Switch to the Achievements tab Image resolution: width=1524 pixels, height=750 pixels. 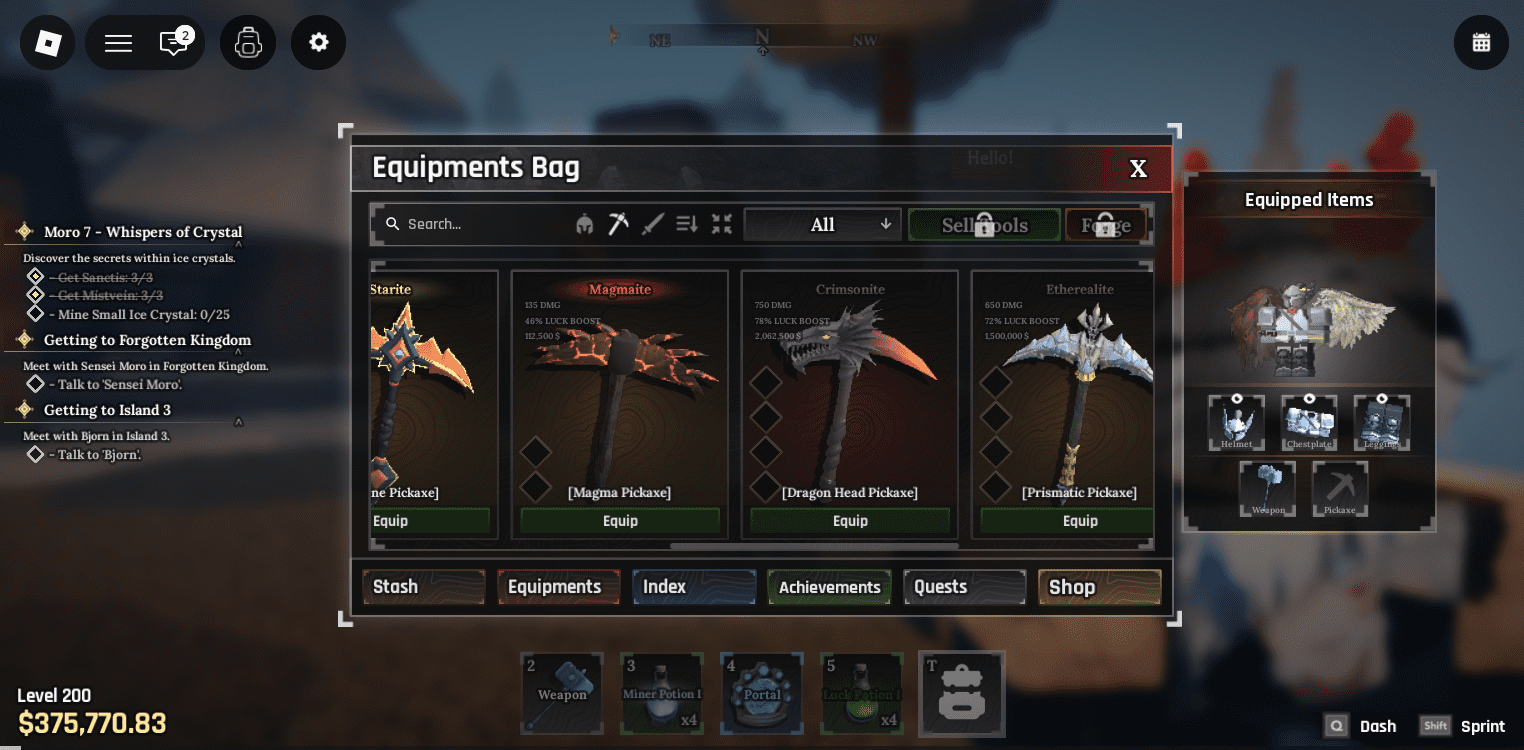pos(828,587)
